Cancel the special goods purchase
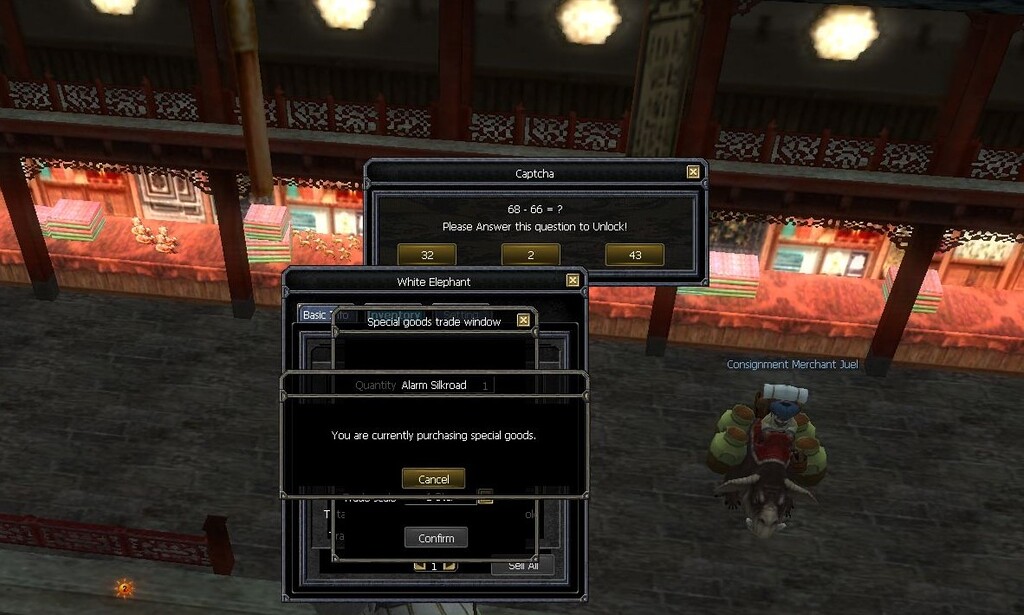The height and width of the screenshot is (615, 1024). pos(433,479)
